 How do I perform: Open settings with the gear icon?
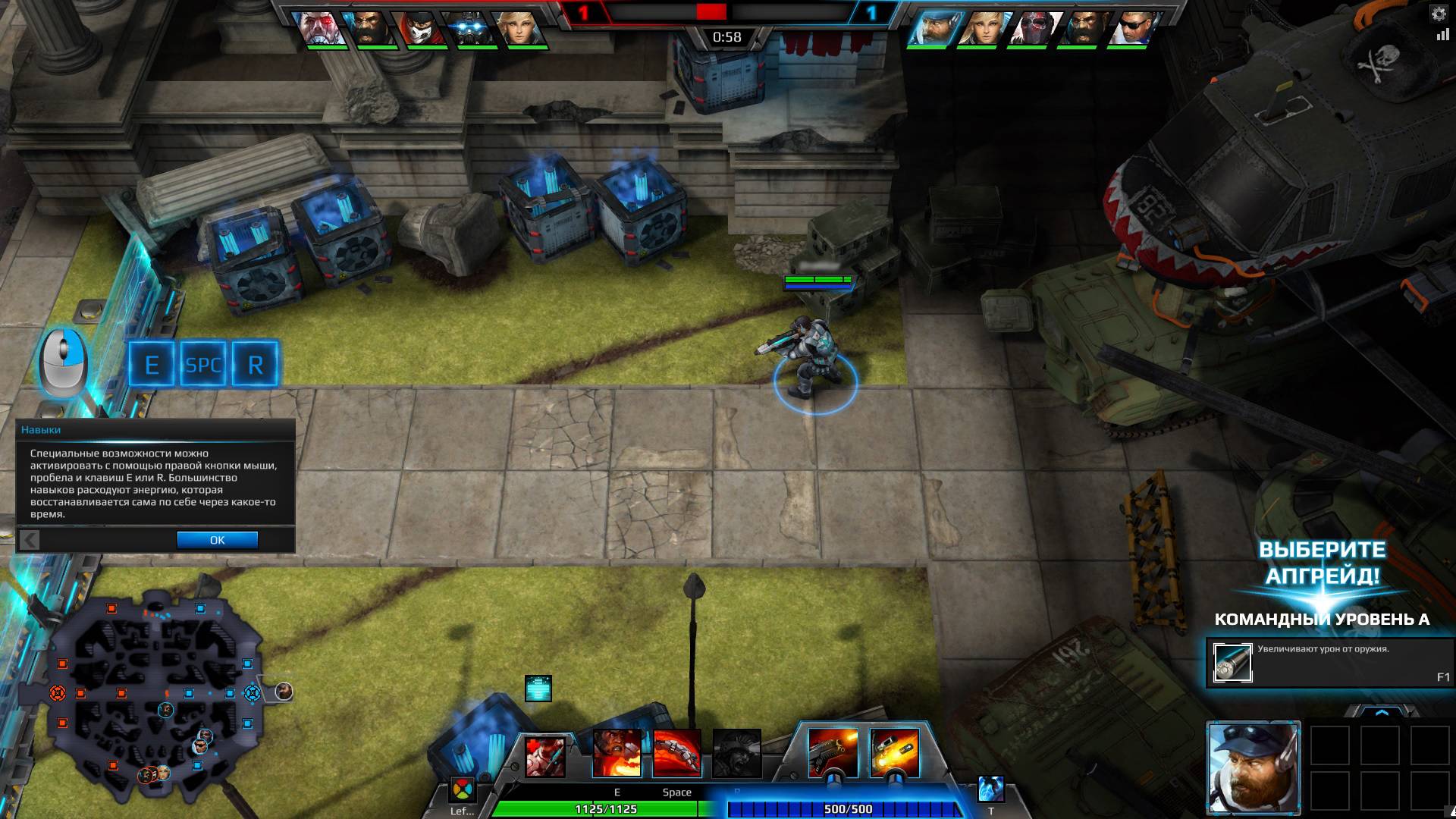click(1439, 14)
